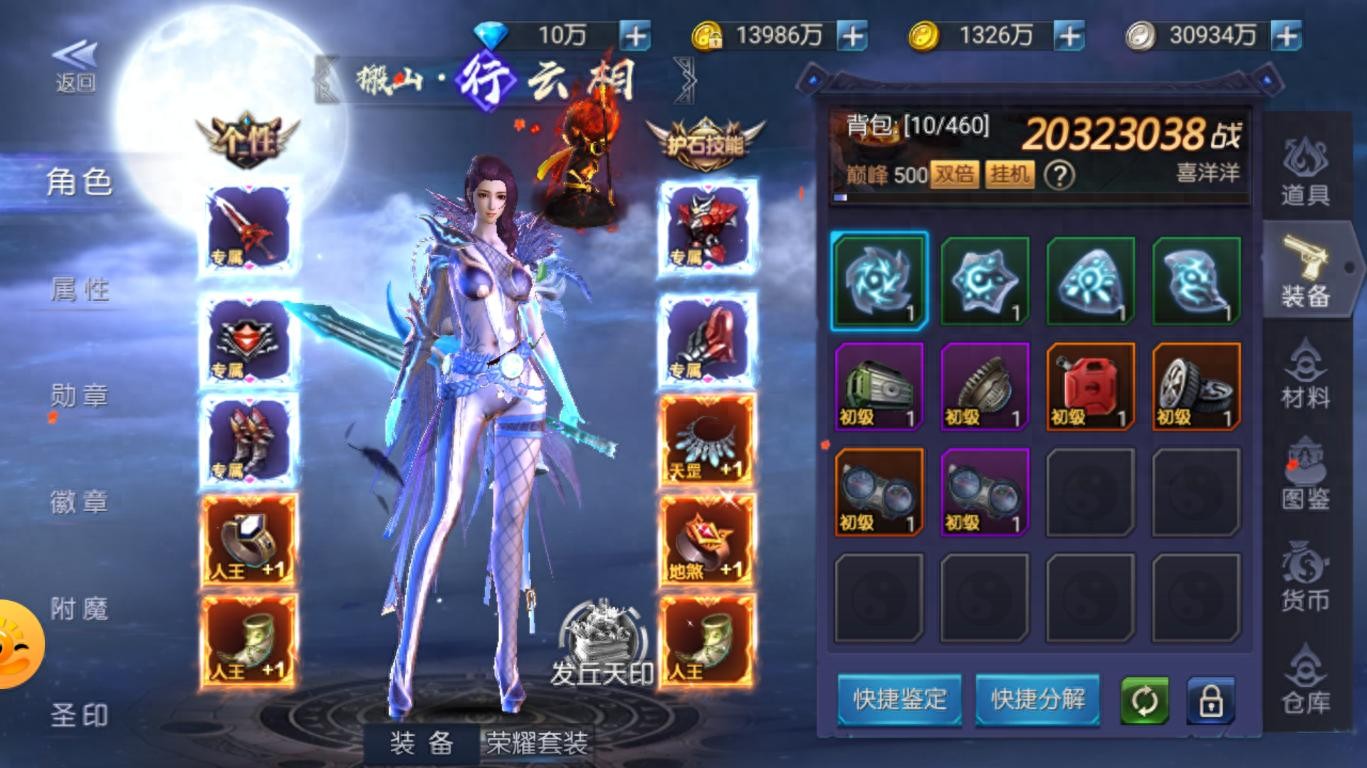Click the 快捷分解 quick dismantle button
The width and height of the screenshot is (1367, 768).
click(1037, 698)
